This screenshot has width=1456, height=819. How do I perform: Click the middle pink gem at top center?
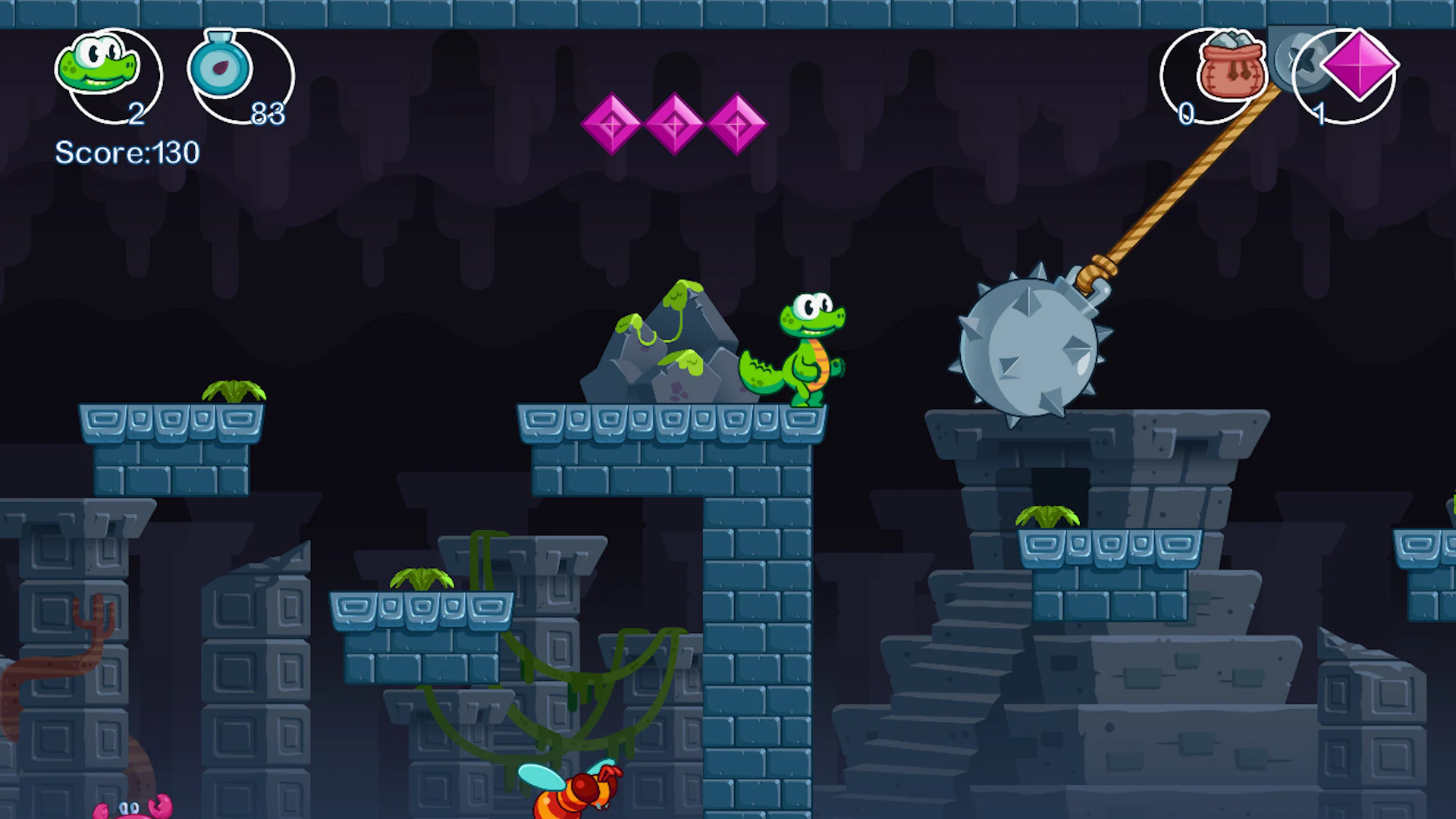(675, 124)
